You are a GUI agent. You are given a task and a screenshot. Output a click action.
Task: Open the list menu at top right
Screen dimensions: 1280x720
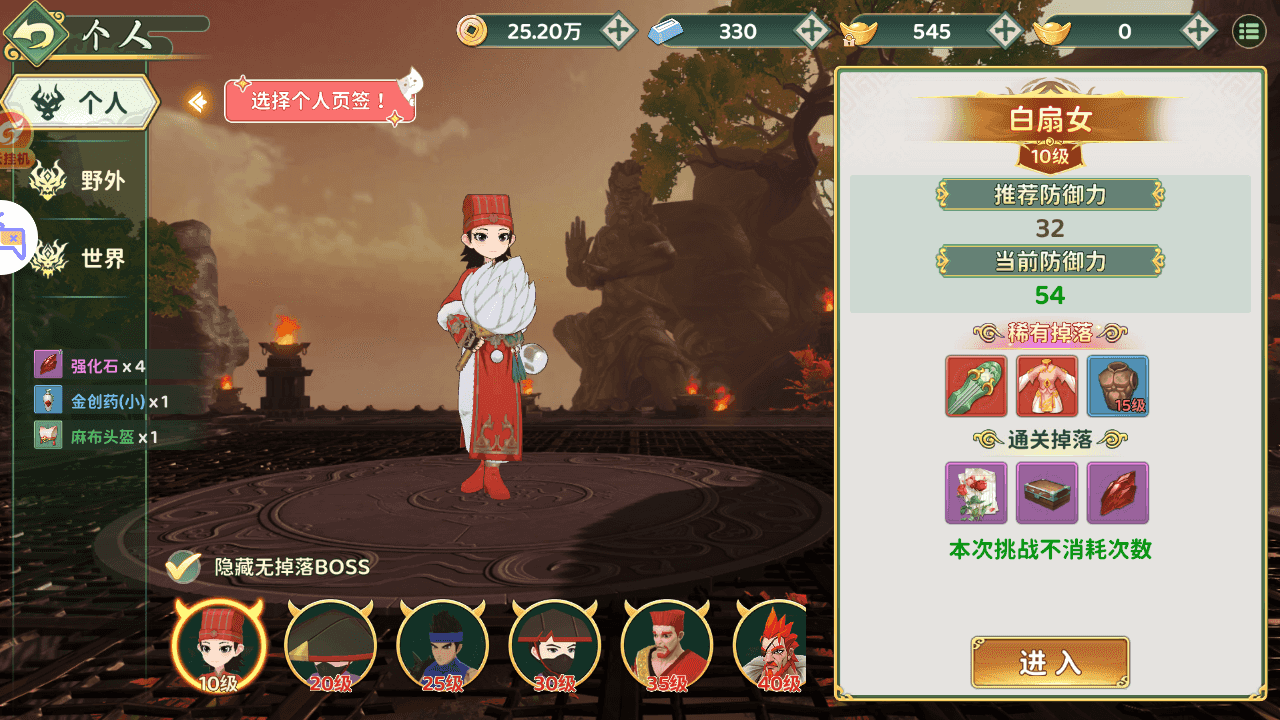click(1248, 31)
